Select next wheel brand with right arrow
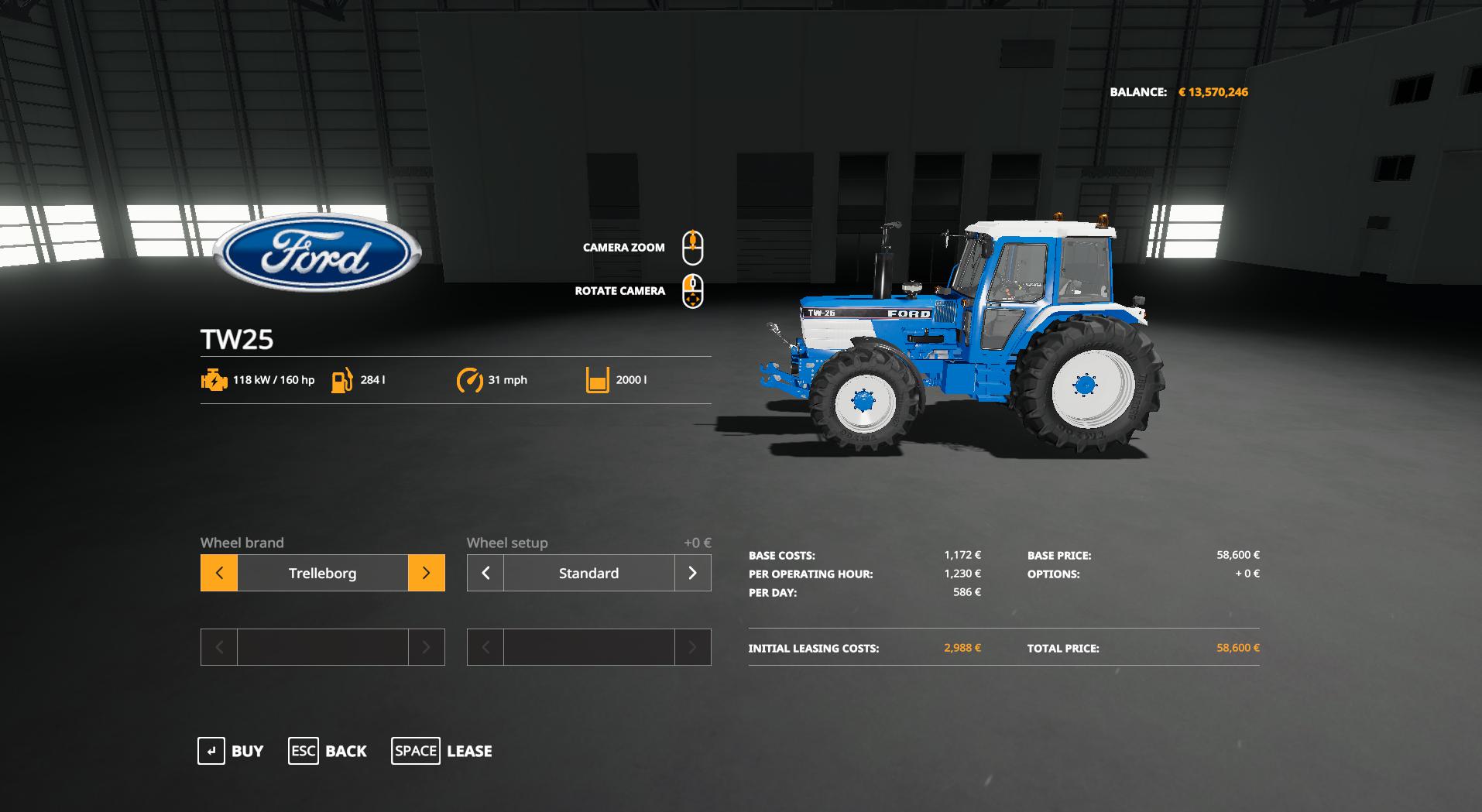 (426, 573)
